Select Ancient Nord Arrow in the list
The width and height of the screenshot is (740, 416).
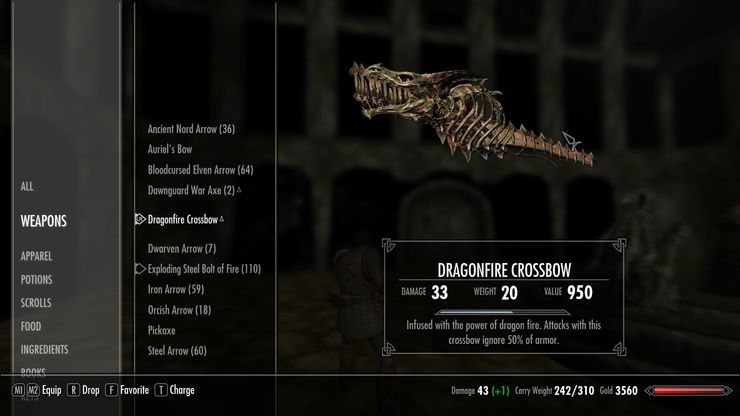[x=191, y=129]
